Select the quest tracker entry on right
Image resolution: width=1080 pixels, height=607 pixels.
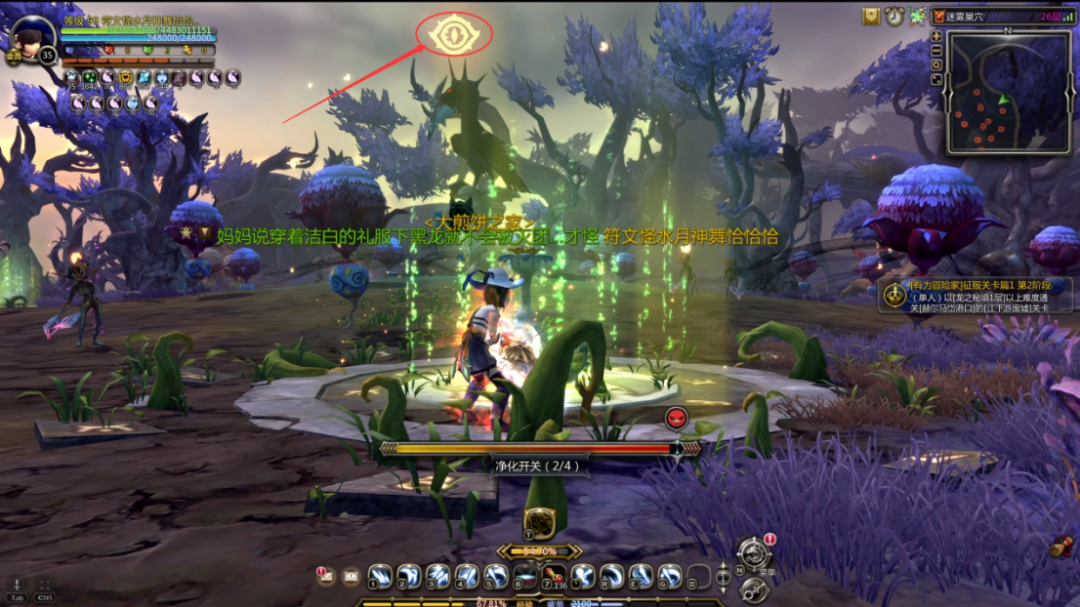point(976,295)
